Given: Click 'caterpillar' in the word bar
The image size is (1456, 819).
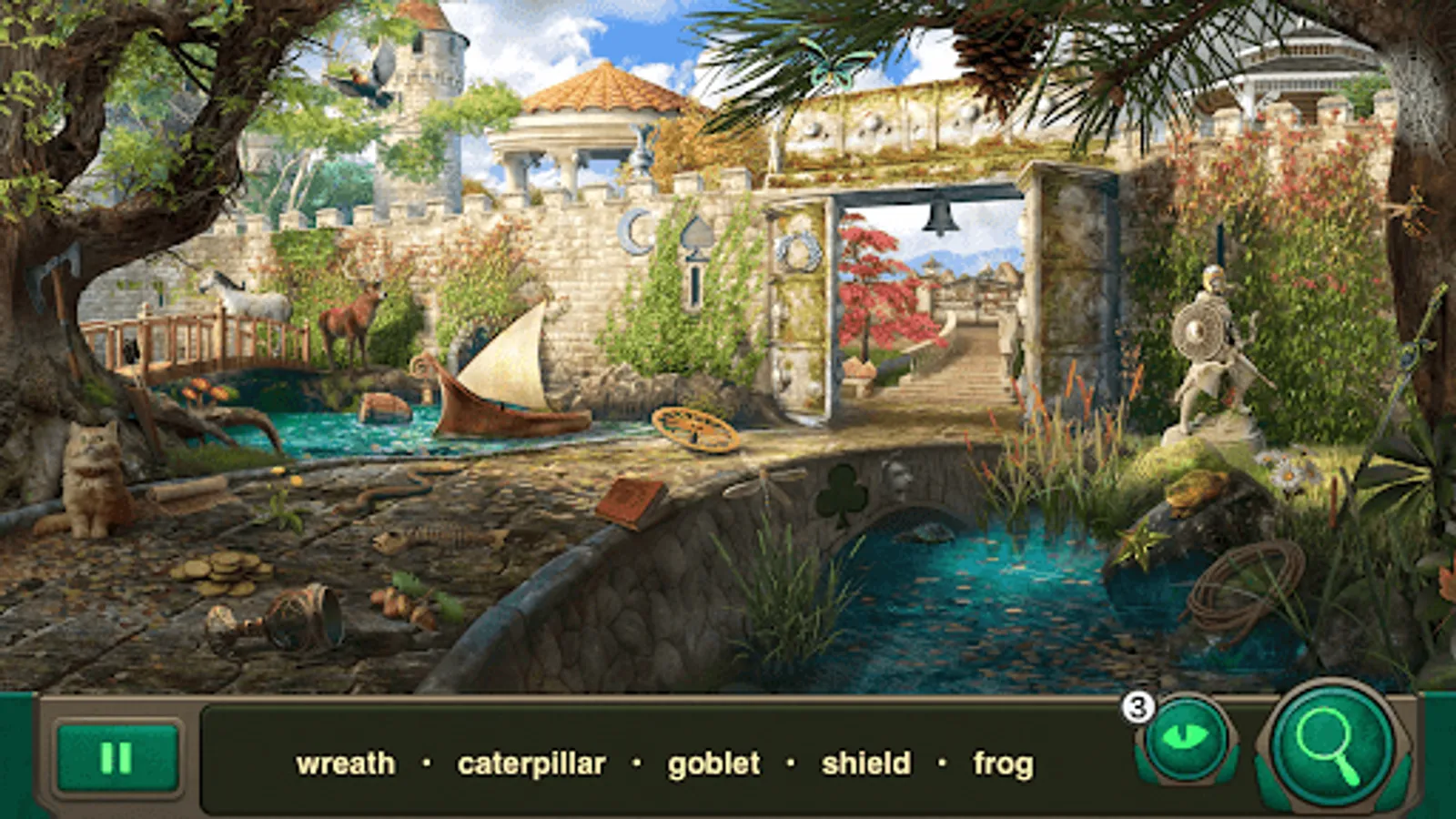Looking at the screenshot, I should (x=532, y=764).
